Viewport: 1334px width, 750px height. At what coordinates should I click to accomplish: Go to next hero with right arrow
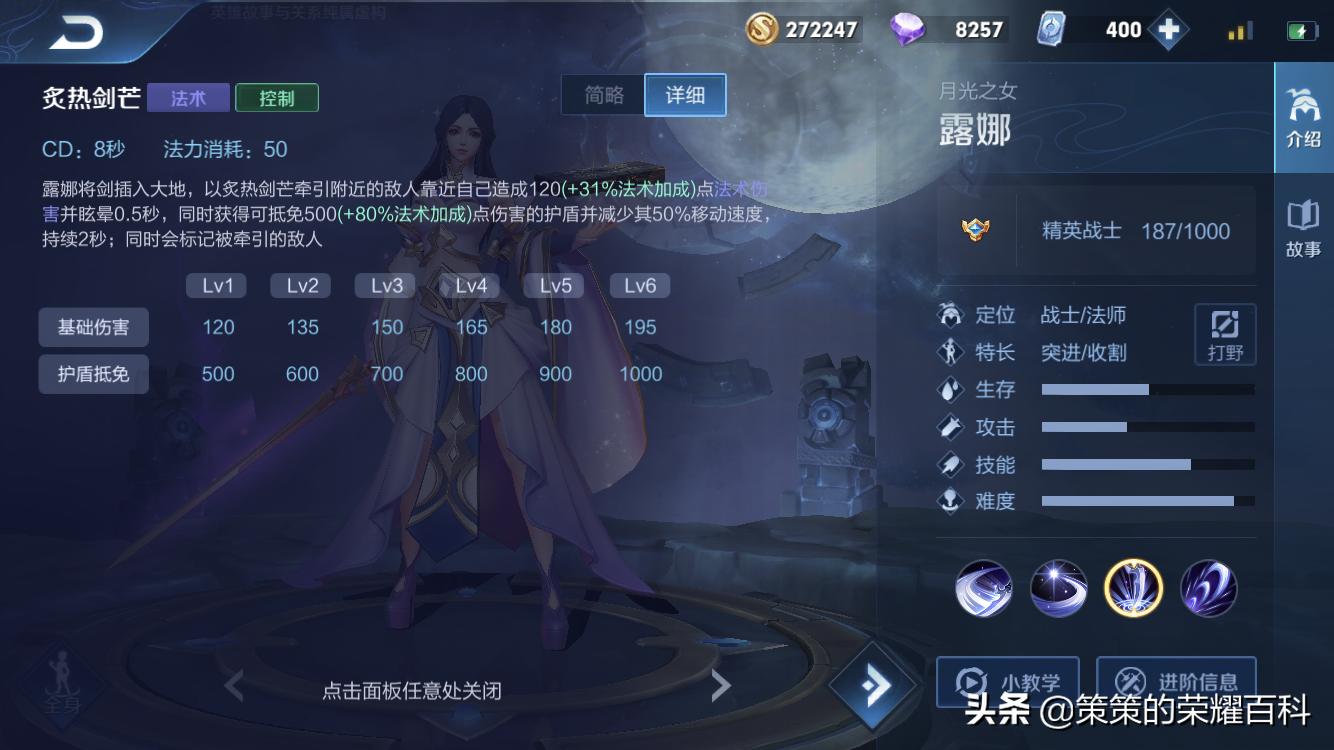coord(722,686)
